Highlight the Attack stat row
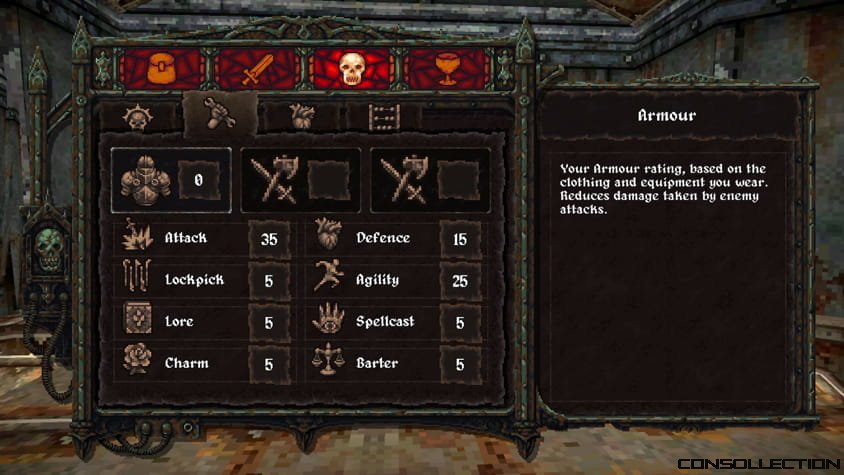This screenshot has width=844, height=475. click(x=204, y=239)
